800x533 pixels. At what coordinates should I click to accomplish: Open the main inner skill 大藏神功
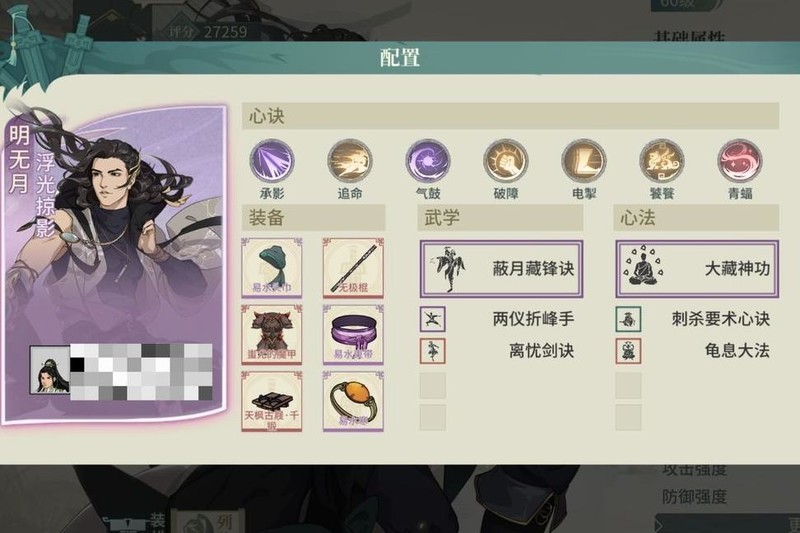(x=697, y=268)
